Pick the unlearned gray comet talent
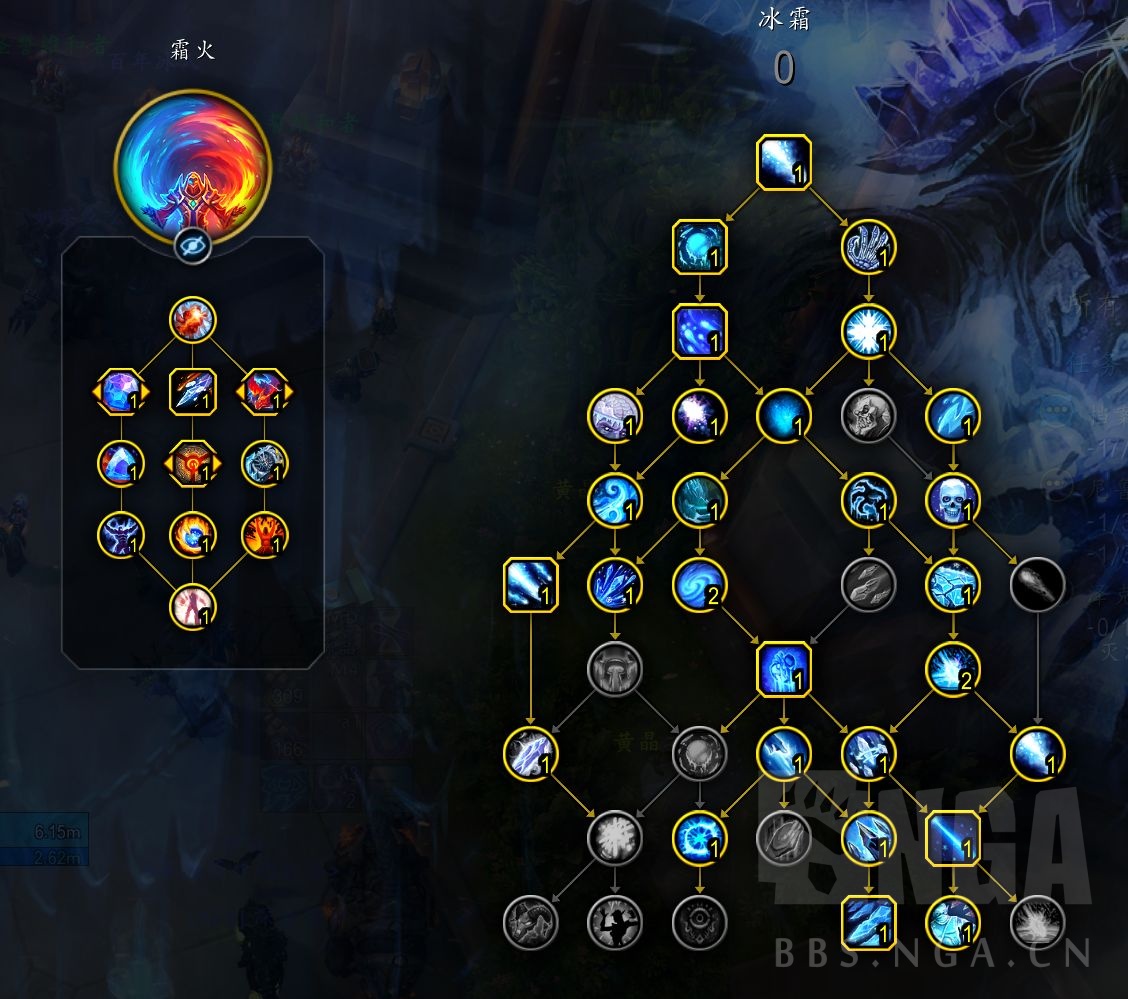Screen dimensions: 1128x999 [x=1037, y=585]
